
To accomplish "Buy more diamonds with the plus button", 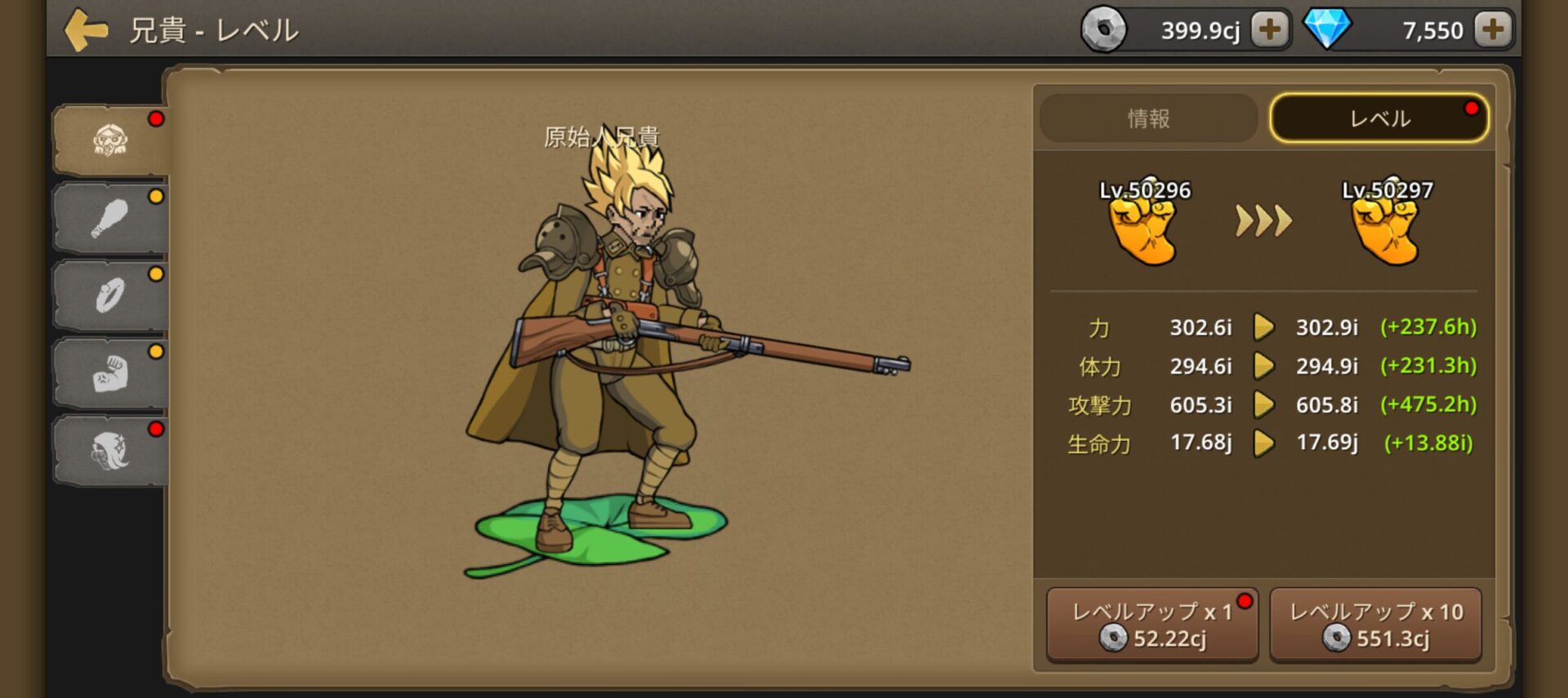I will [1492, 30].
